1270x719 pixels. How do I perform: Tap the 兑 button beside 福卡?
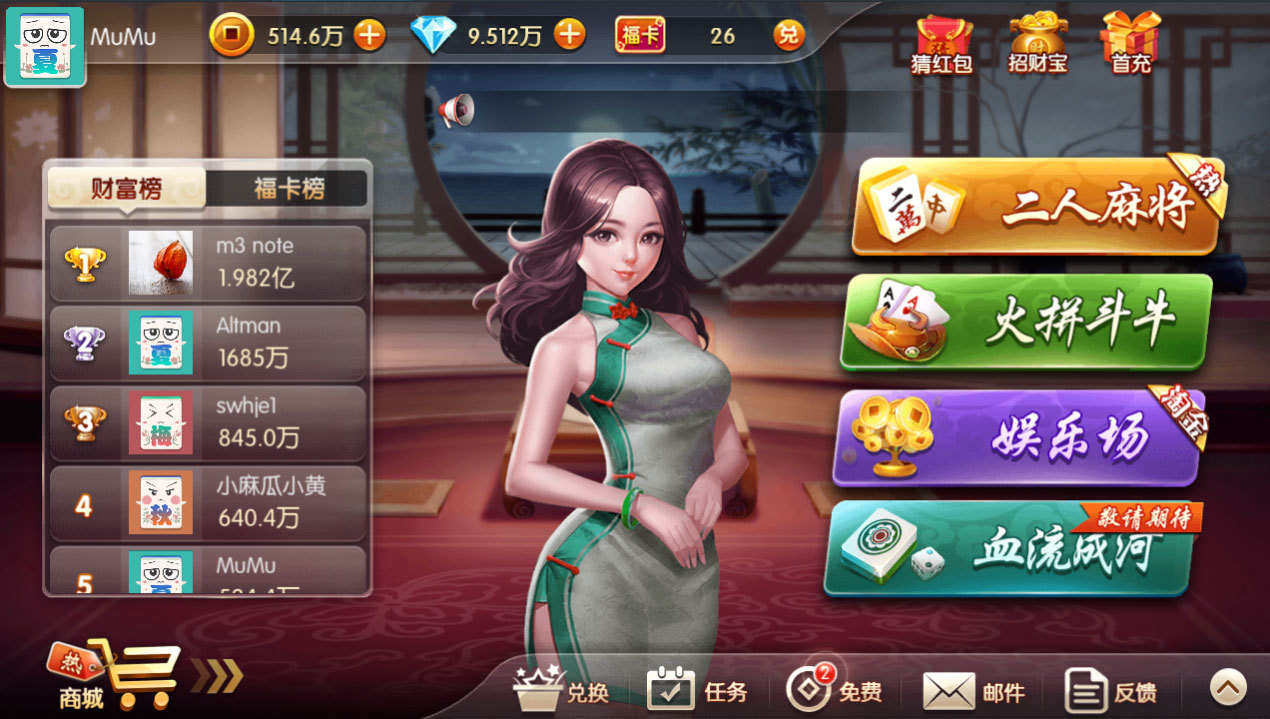click(x=789, y=36)
